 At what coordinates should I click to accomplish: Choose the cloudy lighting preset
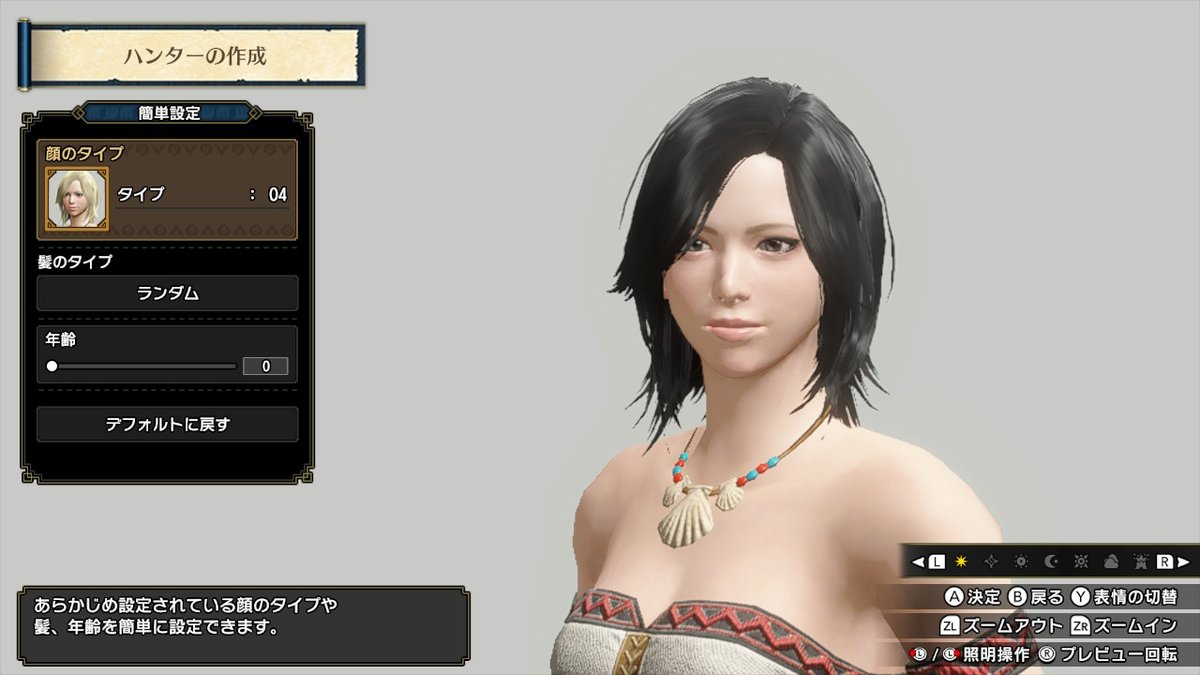coord(1110,562)
